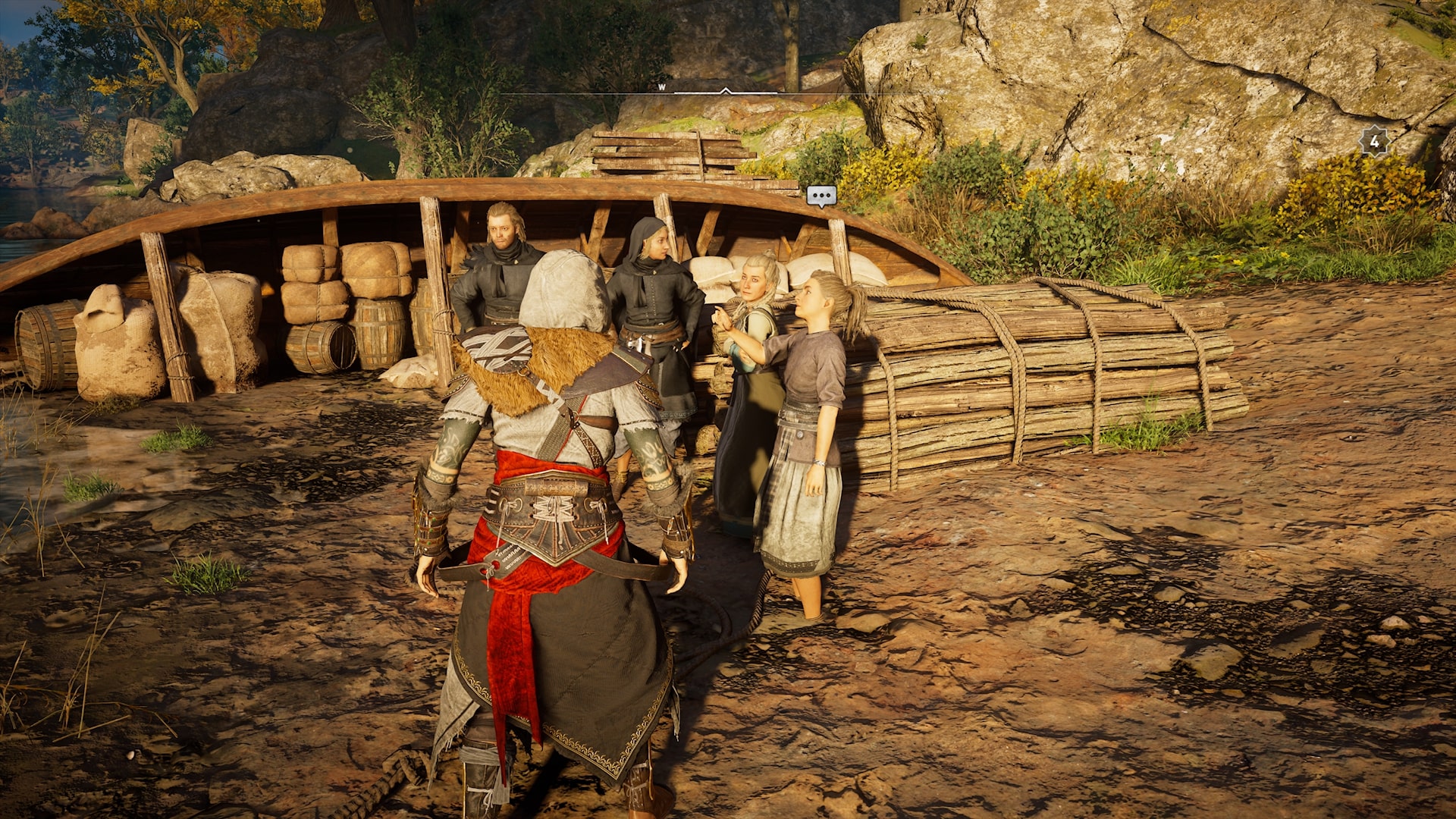Viewport: 1456px width, 819px height.
Task: Select the hexagonal badge showing 4
Action: click(x=1374, y=141)
